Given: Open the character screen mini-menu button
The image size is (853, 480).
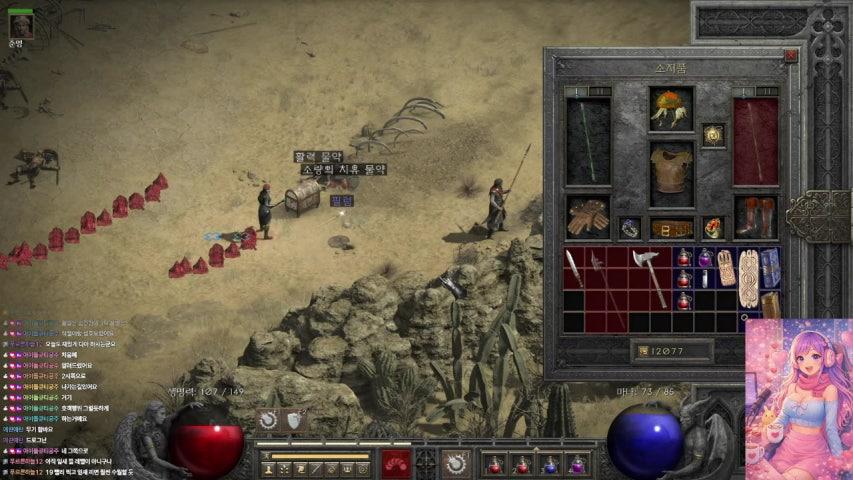Looking at the screenshot, I should (x=268, y=467).
